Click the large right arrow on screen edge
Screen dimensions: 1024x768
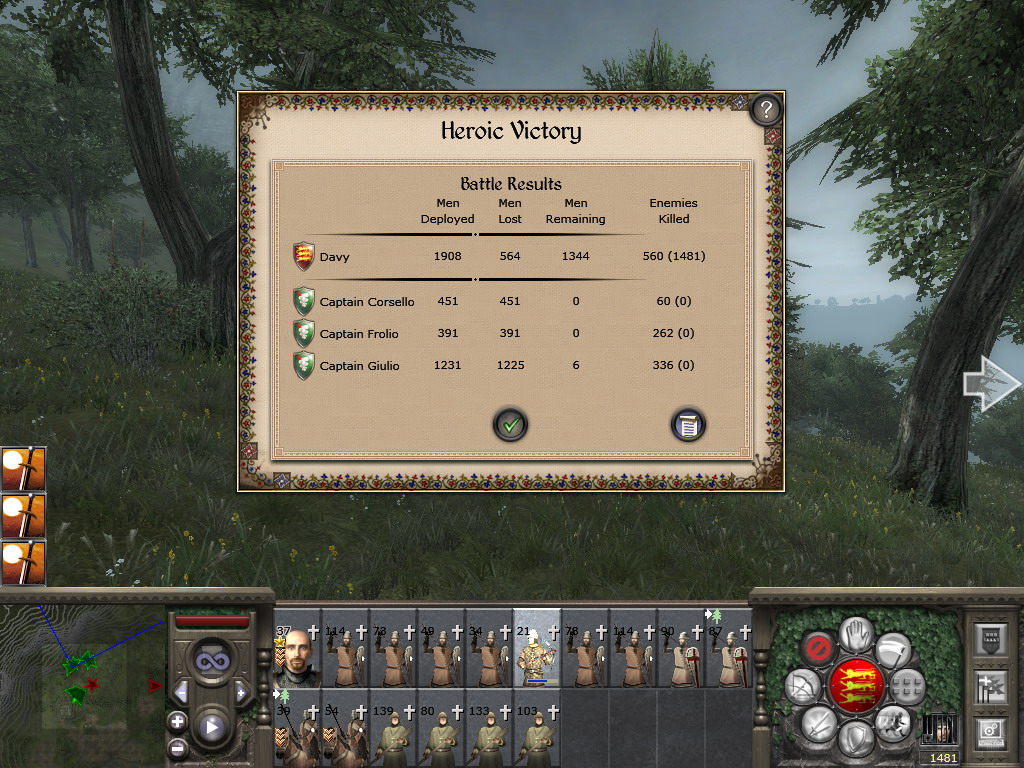tap(989, 384)
